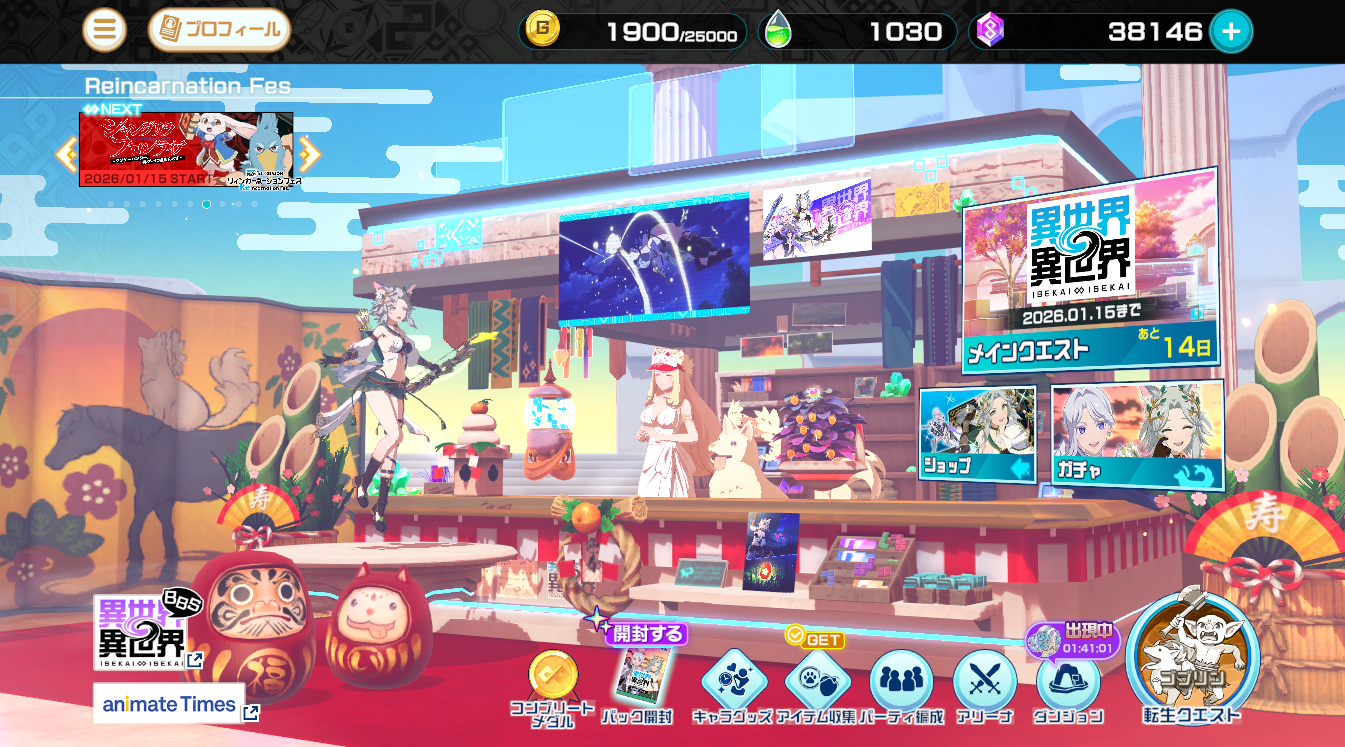The width and height of the screenshot is (1345, 747).
Task: Open the ガチャ gacha panel
Action: coord(1136,434)
